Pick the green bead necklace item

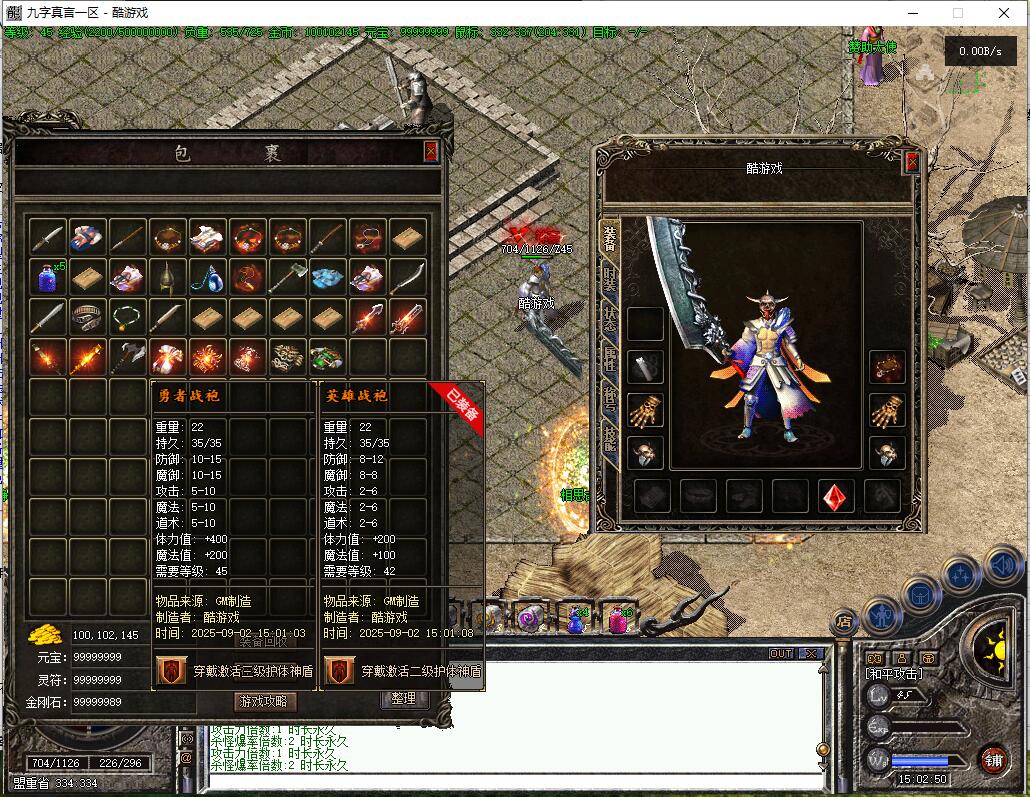[x=127, y=317]
